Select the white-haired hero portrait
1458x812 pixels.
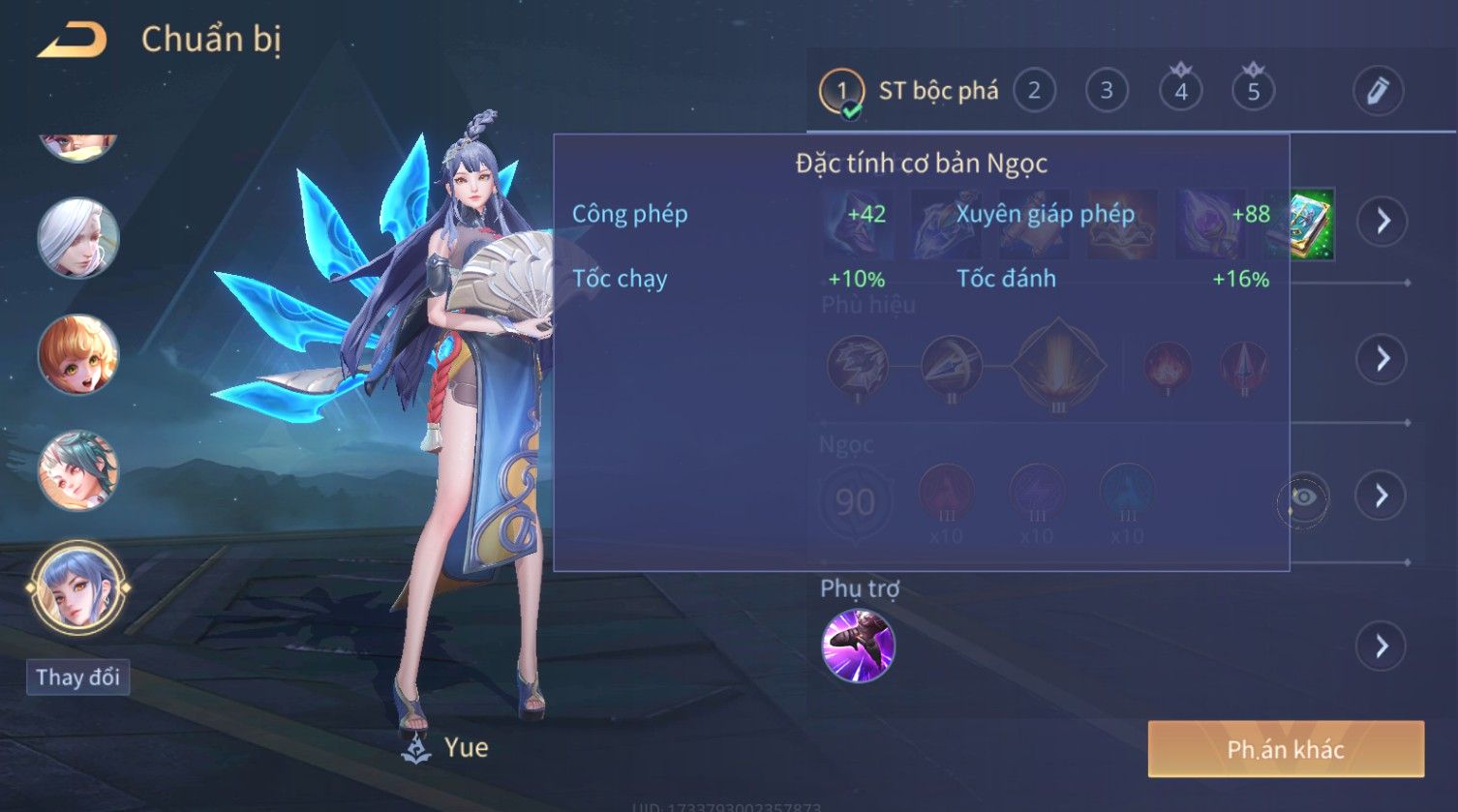click(78, 238)
